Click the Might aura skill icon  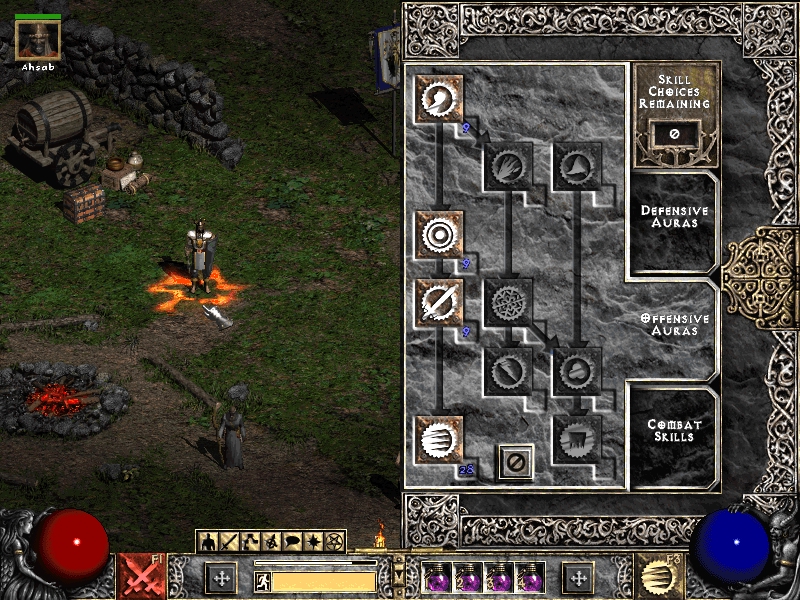(x=439, y=98)
